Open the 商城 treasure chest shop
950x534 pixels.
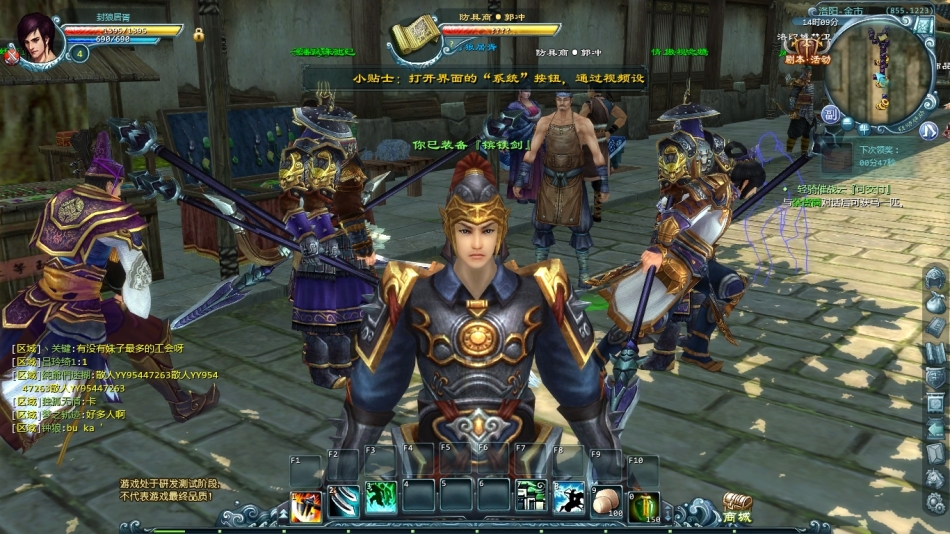[x=737, y=508]
